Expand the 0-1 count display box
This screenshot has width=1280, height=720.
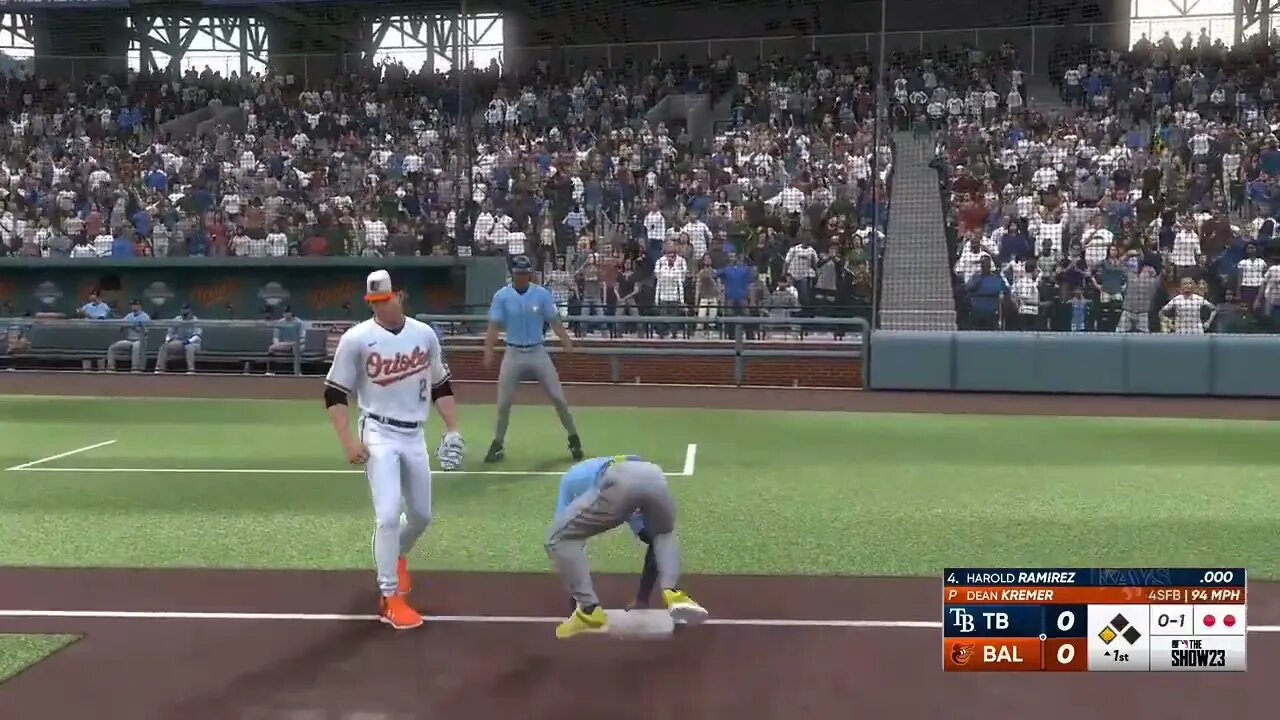click(x=1171, y=619)
